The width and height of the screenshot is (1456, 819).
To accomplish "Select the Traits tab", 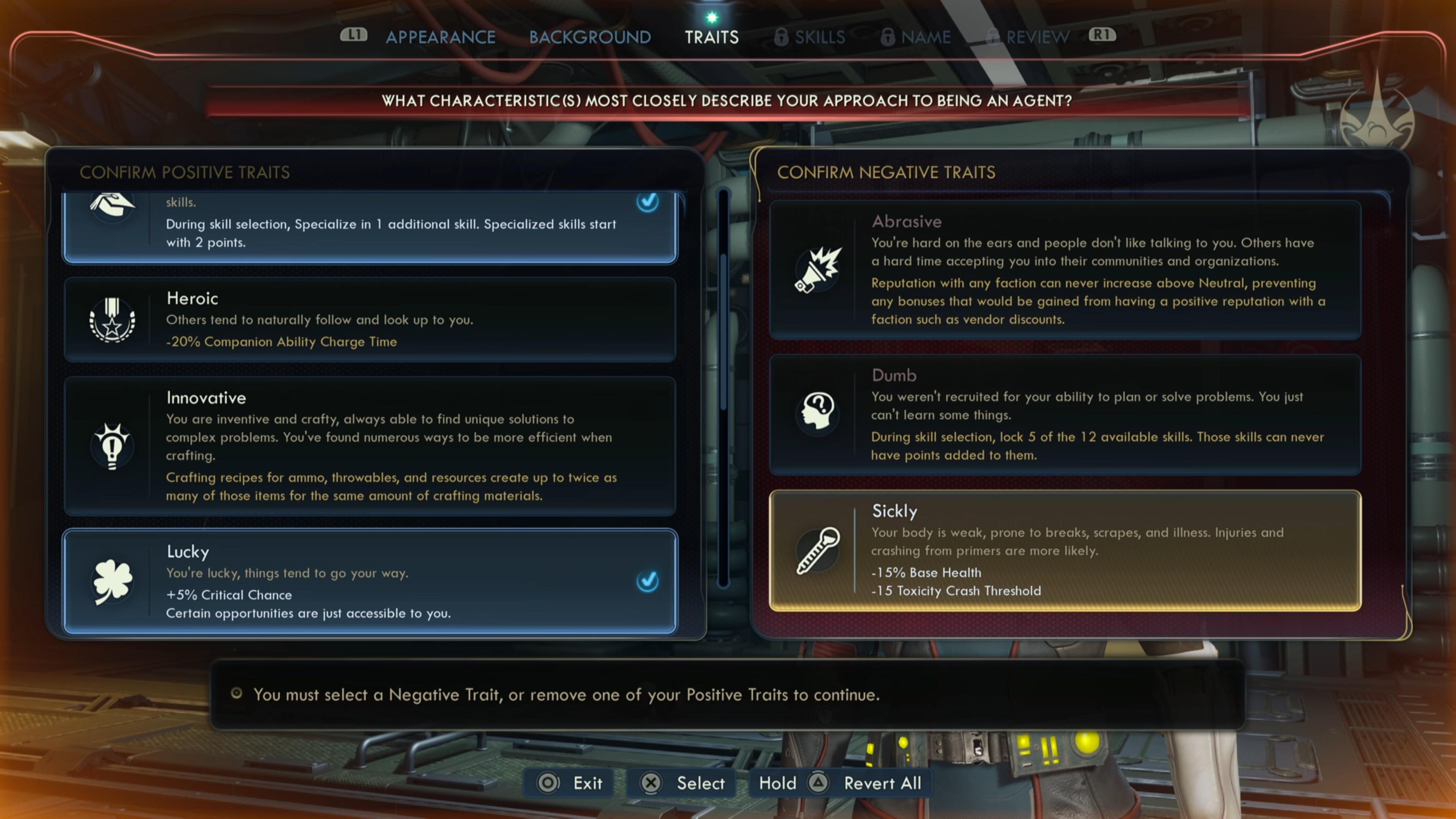I will (711, 37).
